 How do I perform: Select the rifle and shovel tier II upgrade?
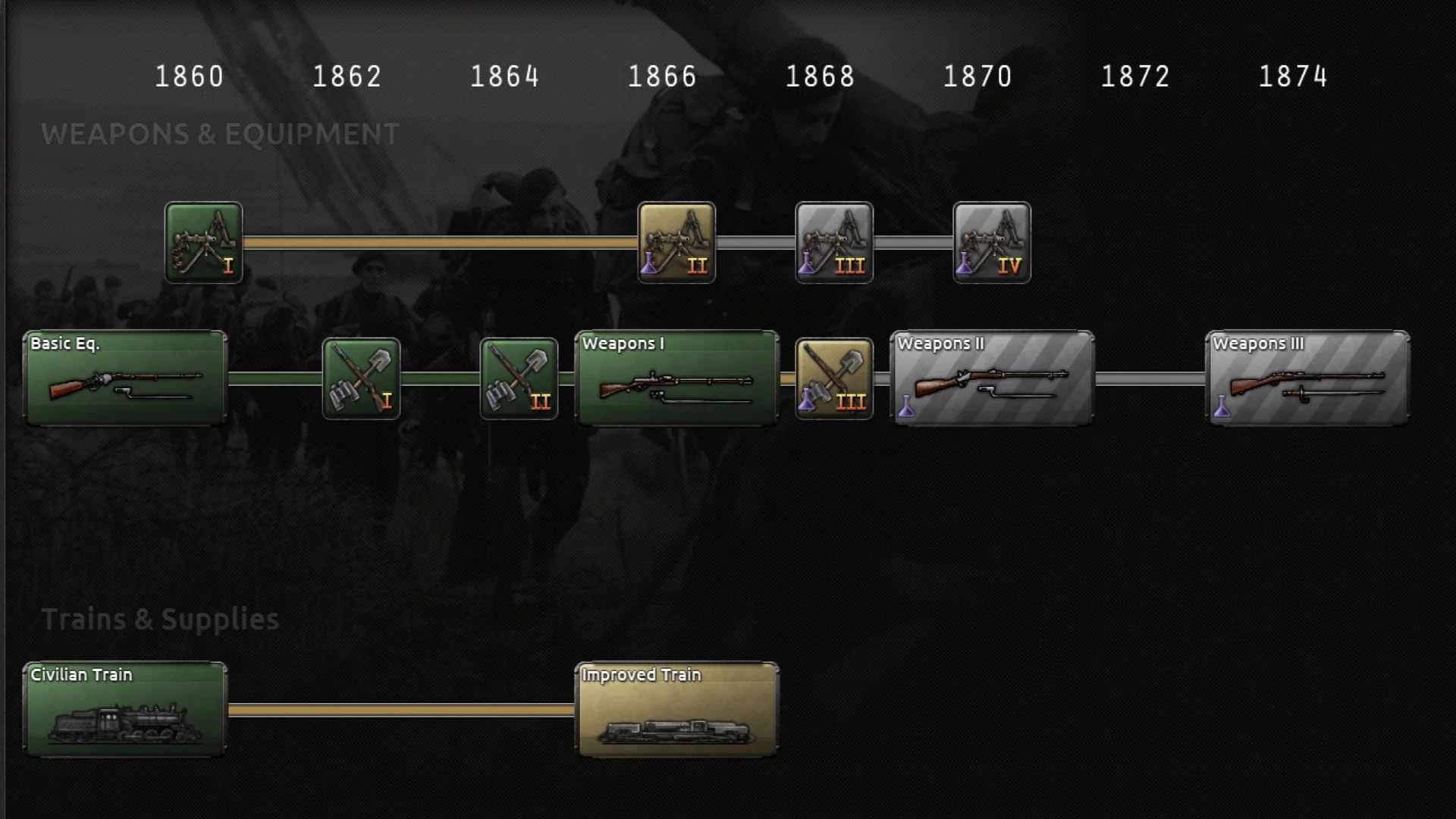click(x=519, y=378)
